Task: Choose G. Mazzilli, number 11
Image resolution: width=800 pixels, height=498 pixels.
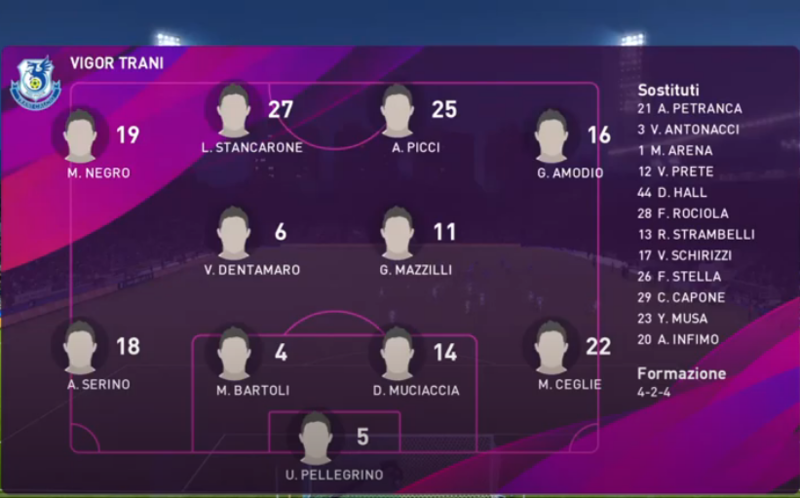Action: point(397,234)
